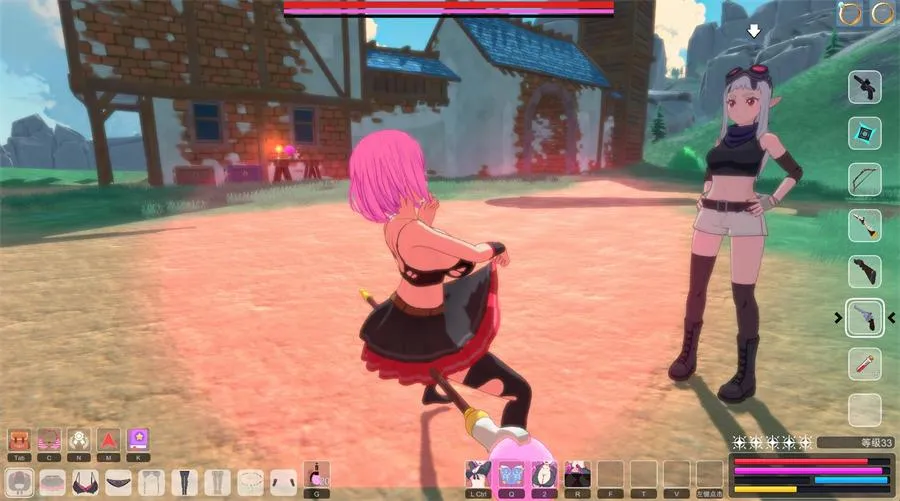
Task: Select the dark stockings clothing slot
Action: pyautogui.click(x=184, y=482)
